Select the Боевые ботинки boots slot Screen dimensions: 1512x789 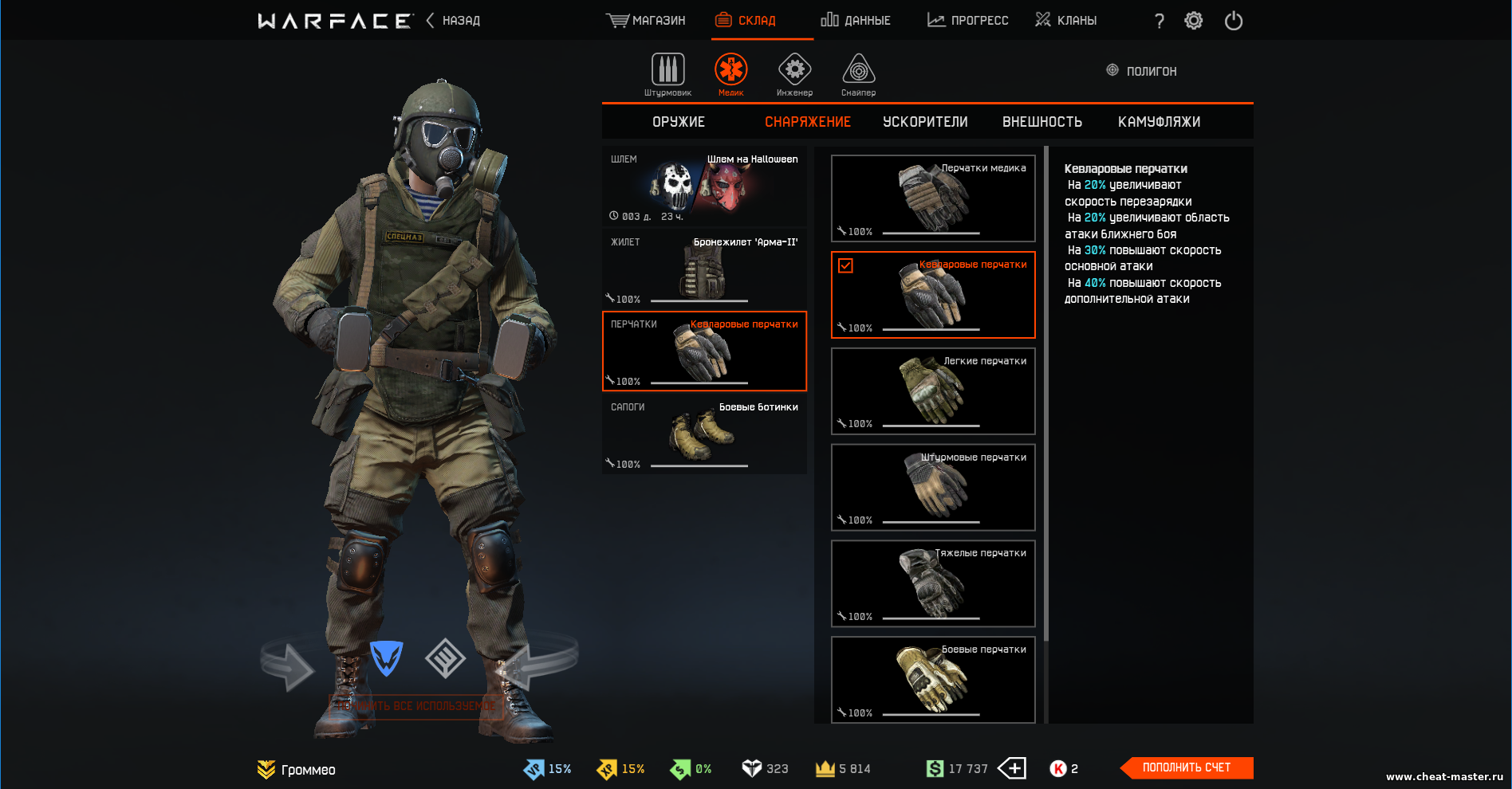pos(704,434)
